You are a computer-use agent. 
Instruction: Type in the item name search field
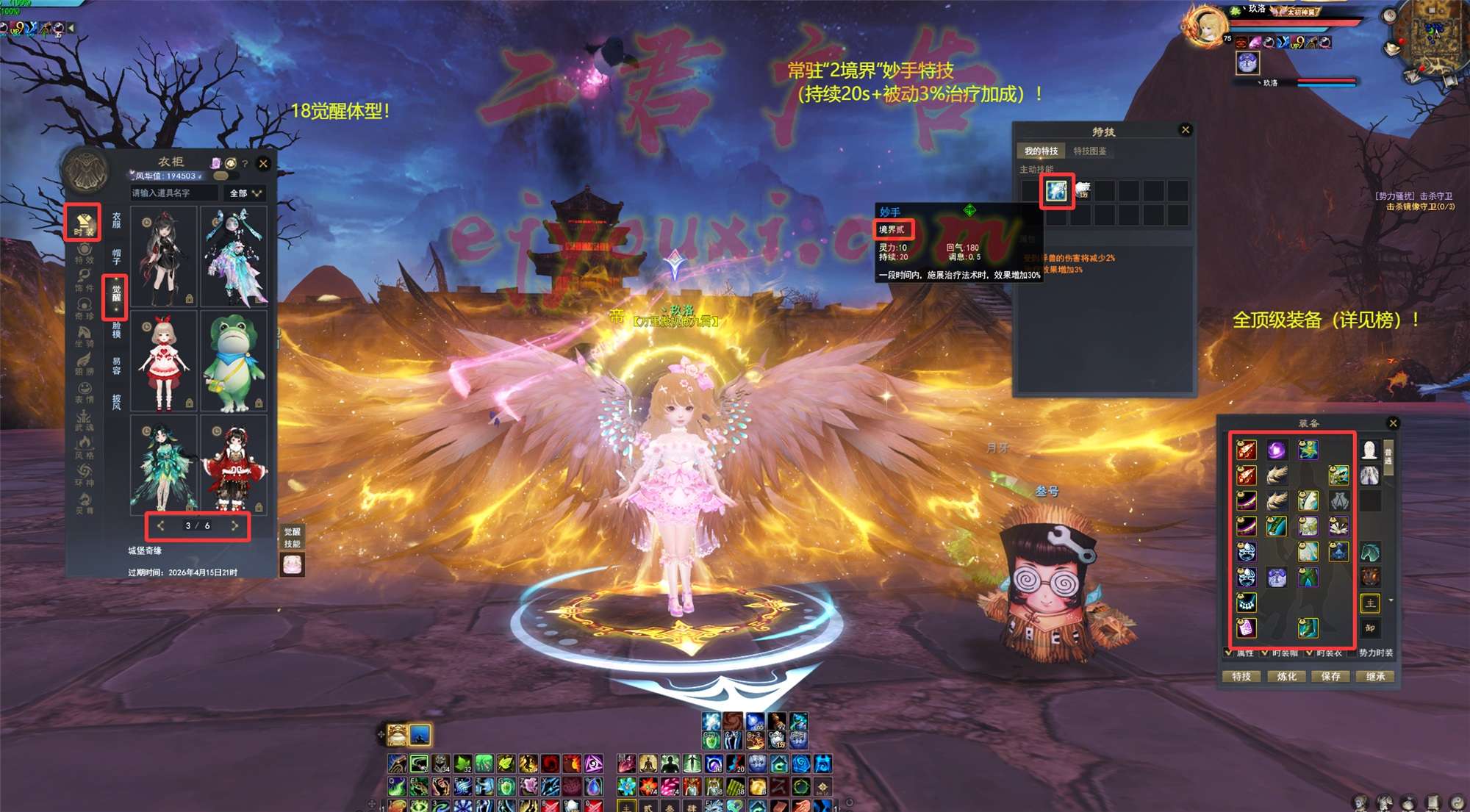[x=173, y=193]
